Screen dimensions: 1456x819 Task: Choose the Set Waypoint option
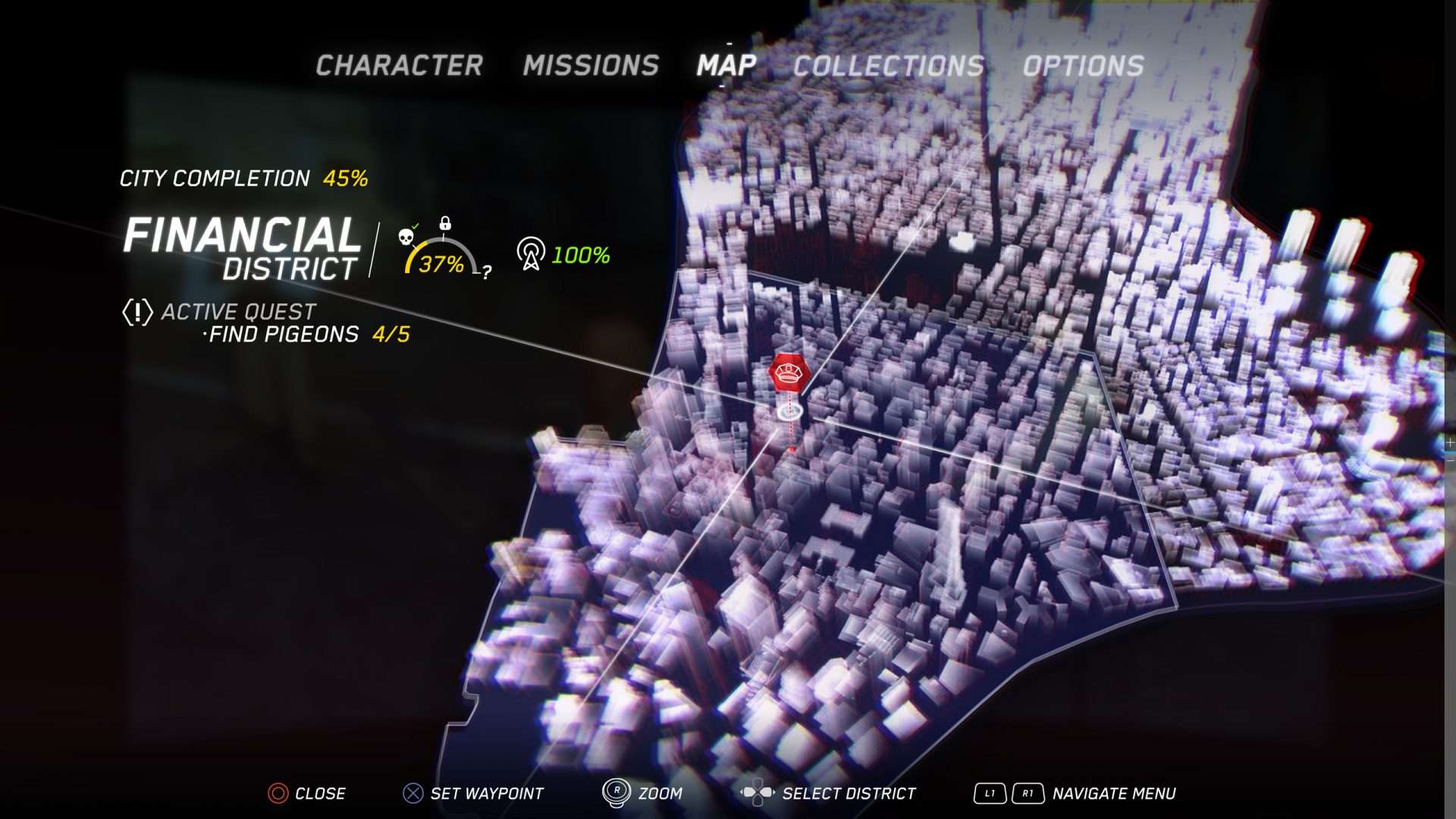(x=486, y=793)
